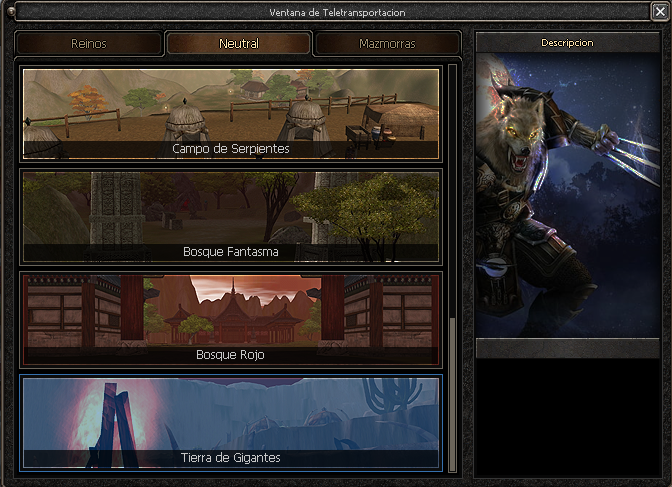Select the Neutral tab
This screenshot has width=672, height=487.
click(238, 44)
